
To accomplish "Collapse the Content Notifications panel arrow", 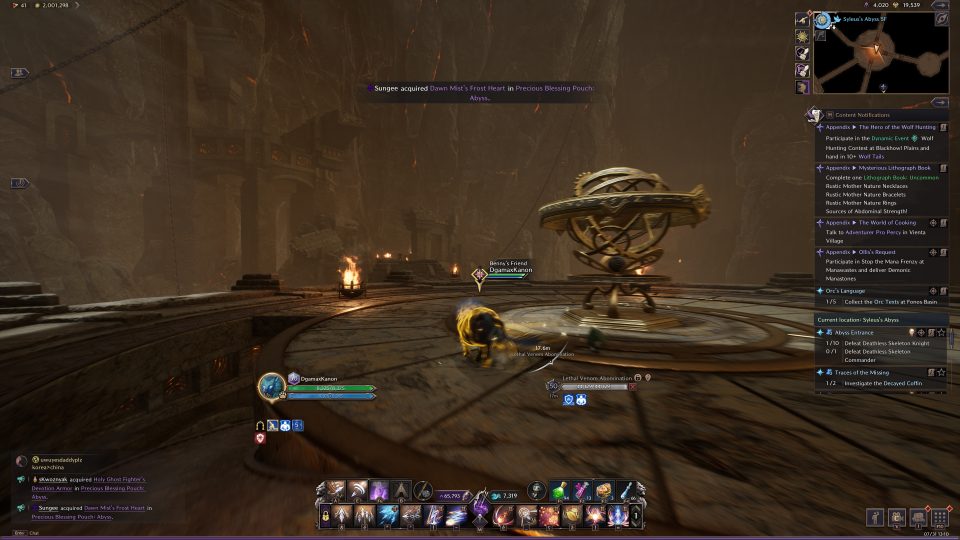I will pyautogui.click(x=940, y=102).
